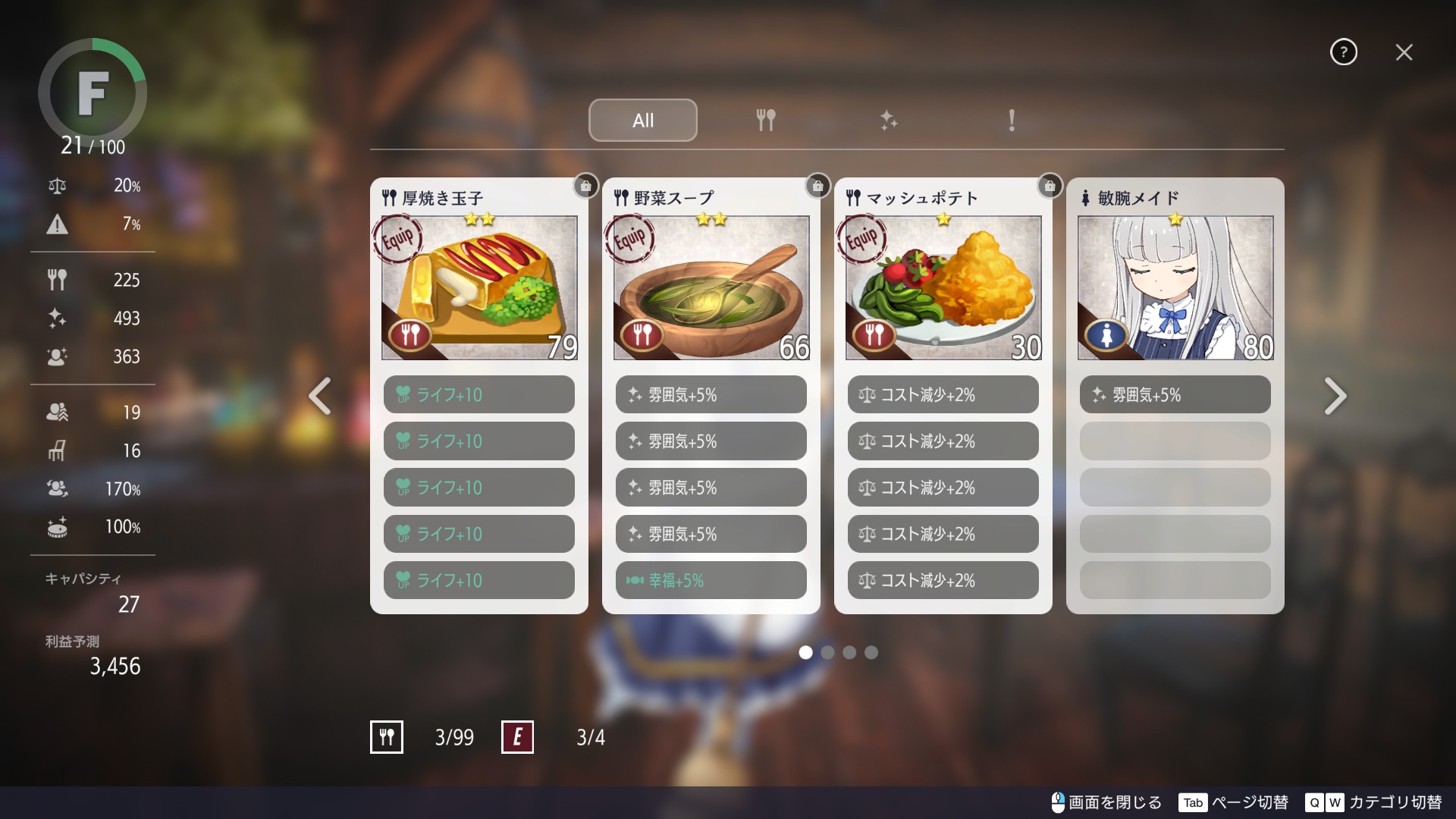Close the card selection screen
This screenshot has height=819, width=1456.
[1404, 52]
